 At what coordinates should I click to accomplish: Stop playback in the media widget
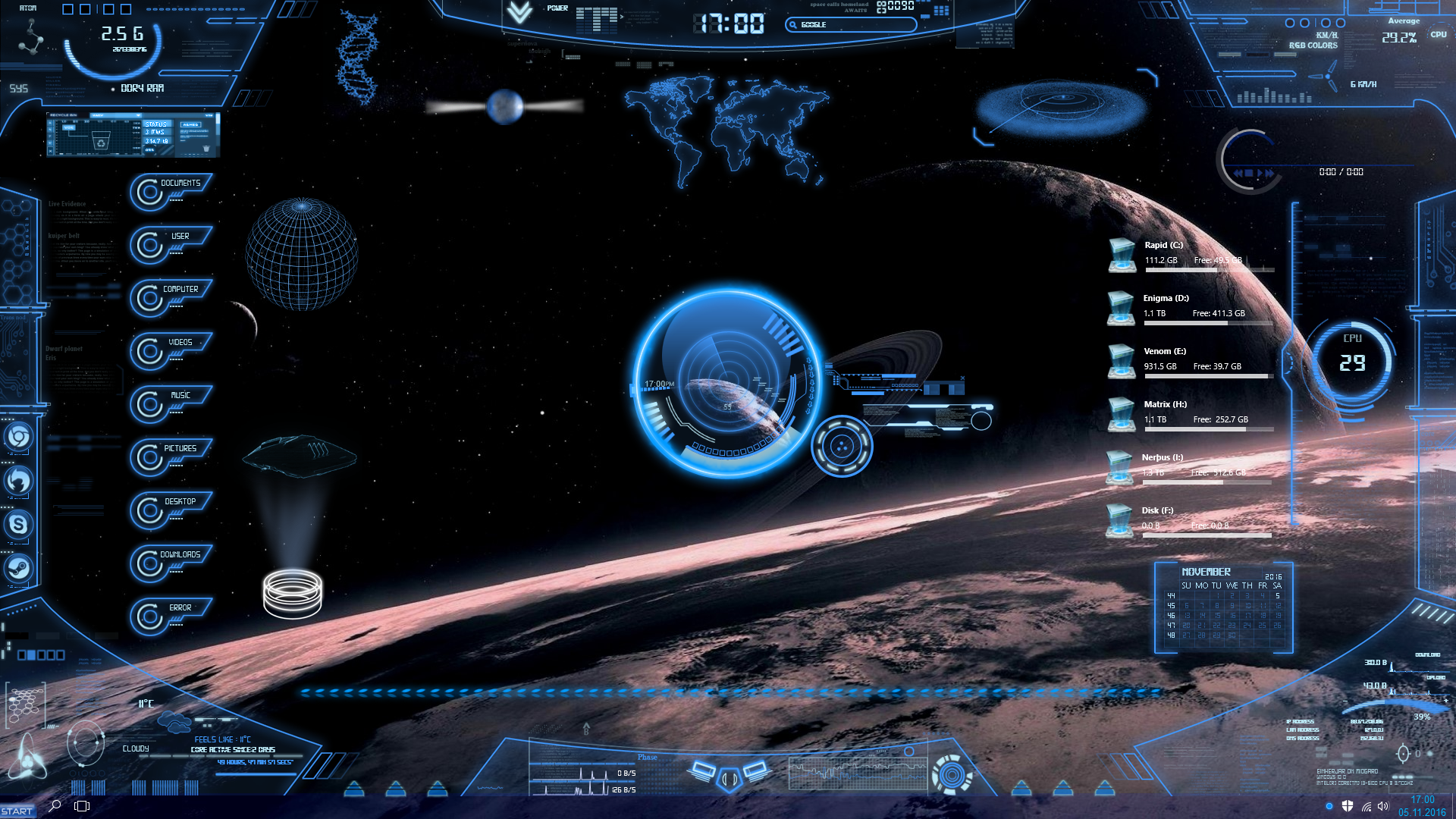1248,174
